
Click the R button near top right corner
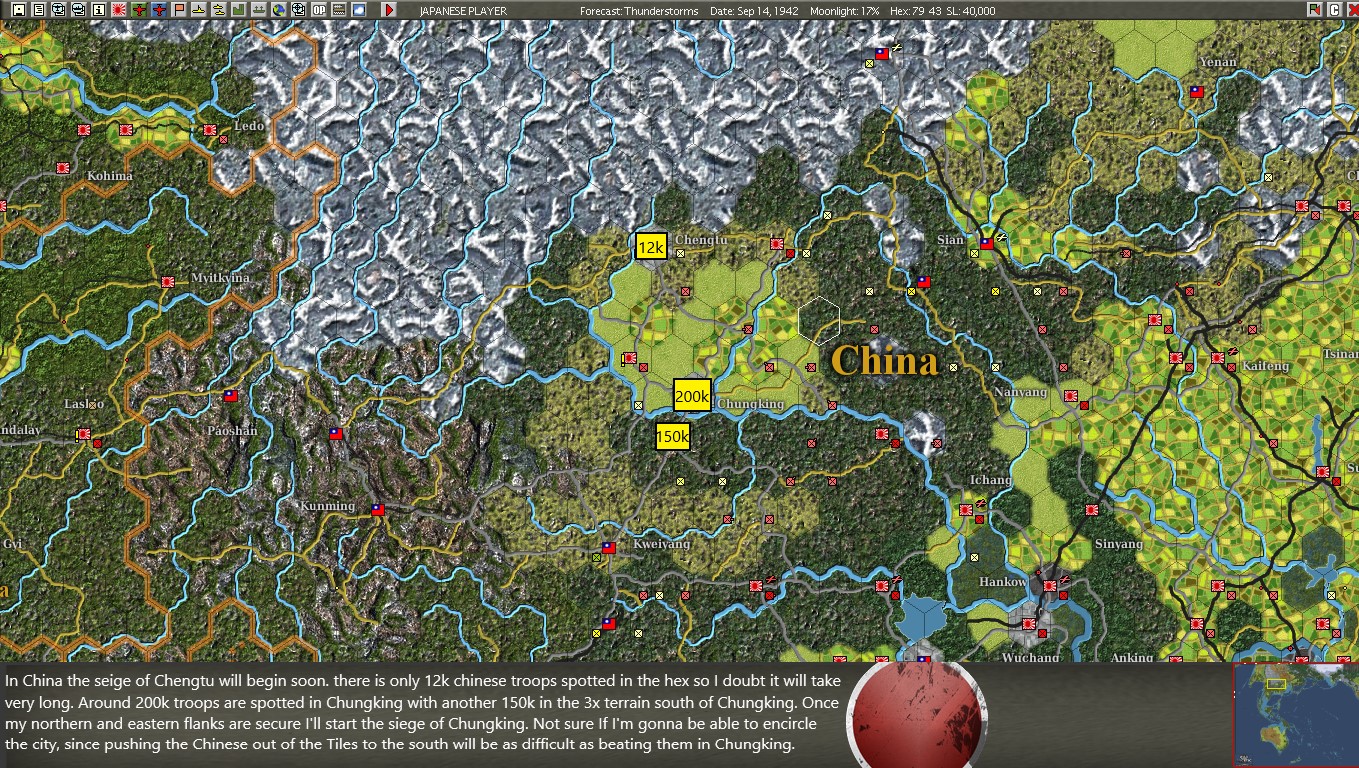(x=1315, y=9)
